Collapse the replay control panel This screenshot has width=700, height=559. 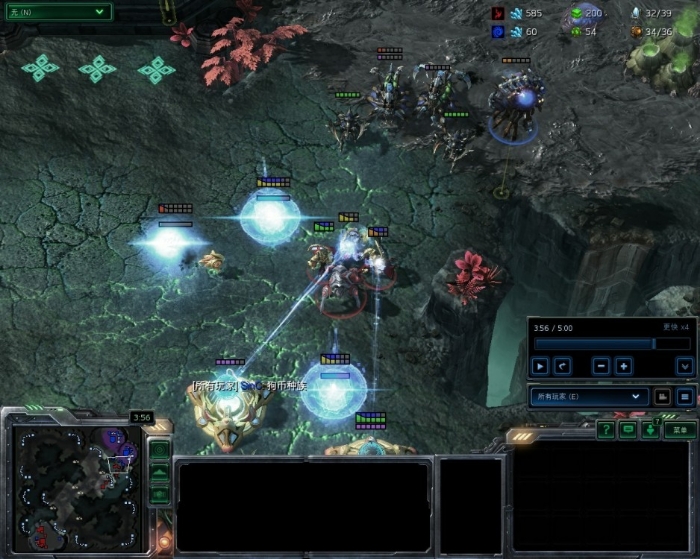pyautogui.click(x=684, y=366)
